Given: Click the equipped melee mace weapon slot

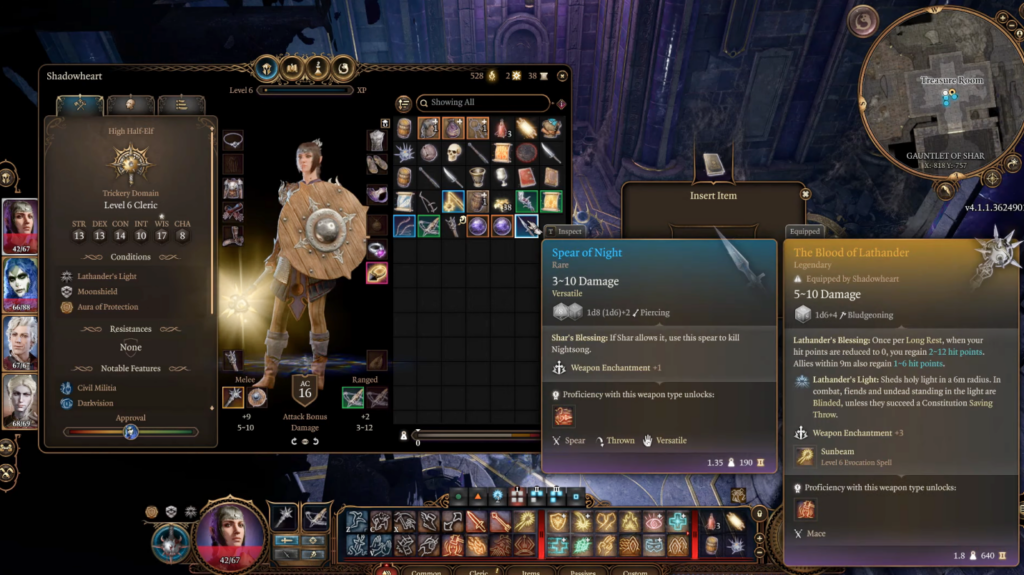Looking at the screenshot, I should (x=232, y=397).
